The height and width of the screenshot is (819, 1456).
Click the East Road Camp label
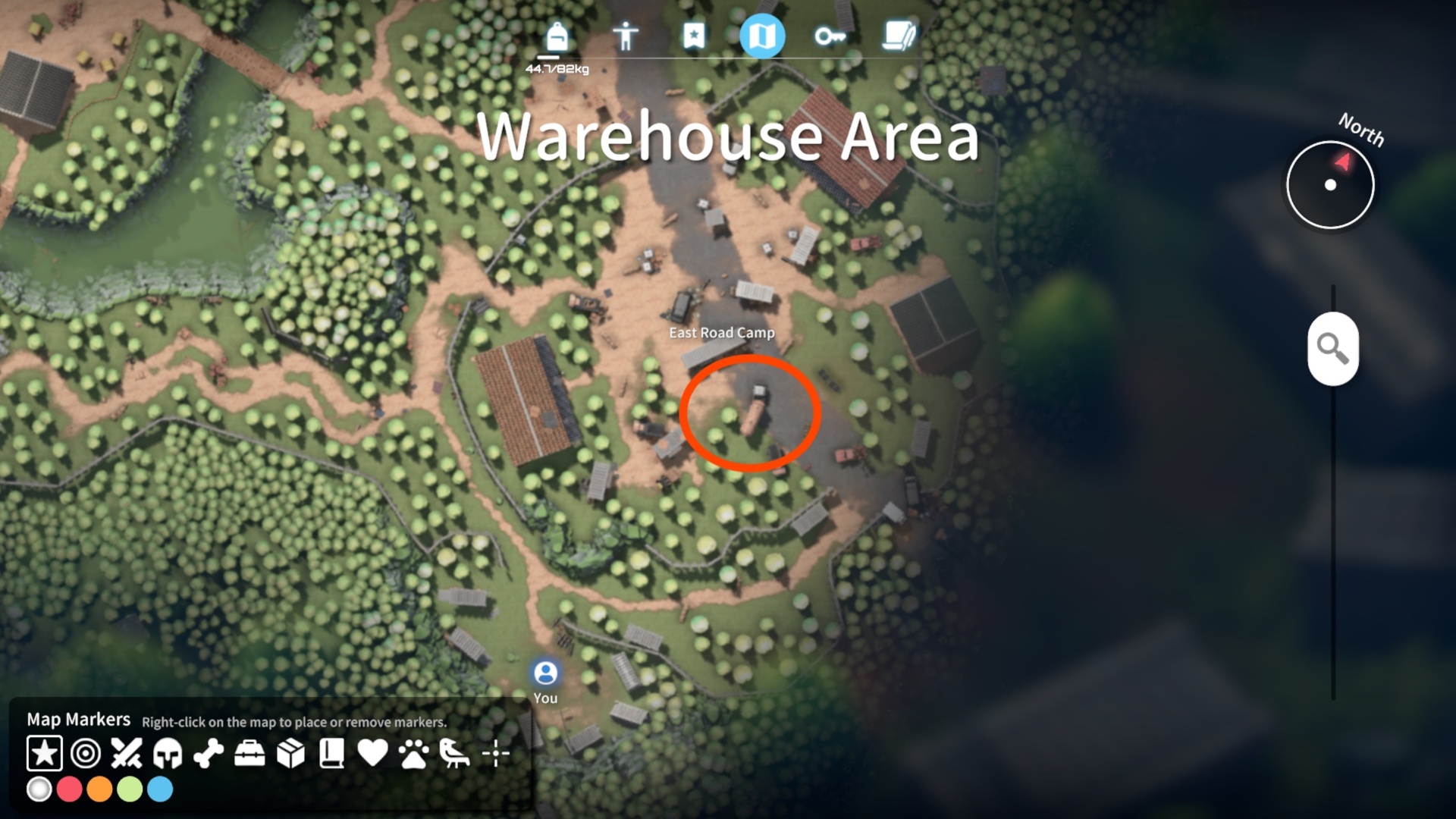(722, 332)
